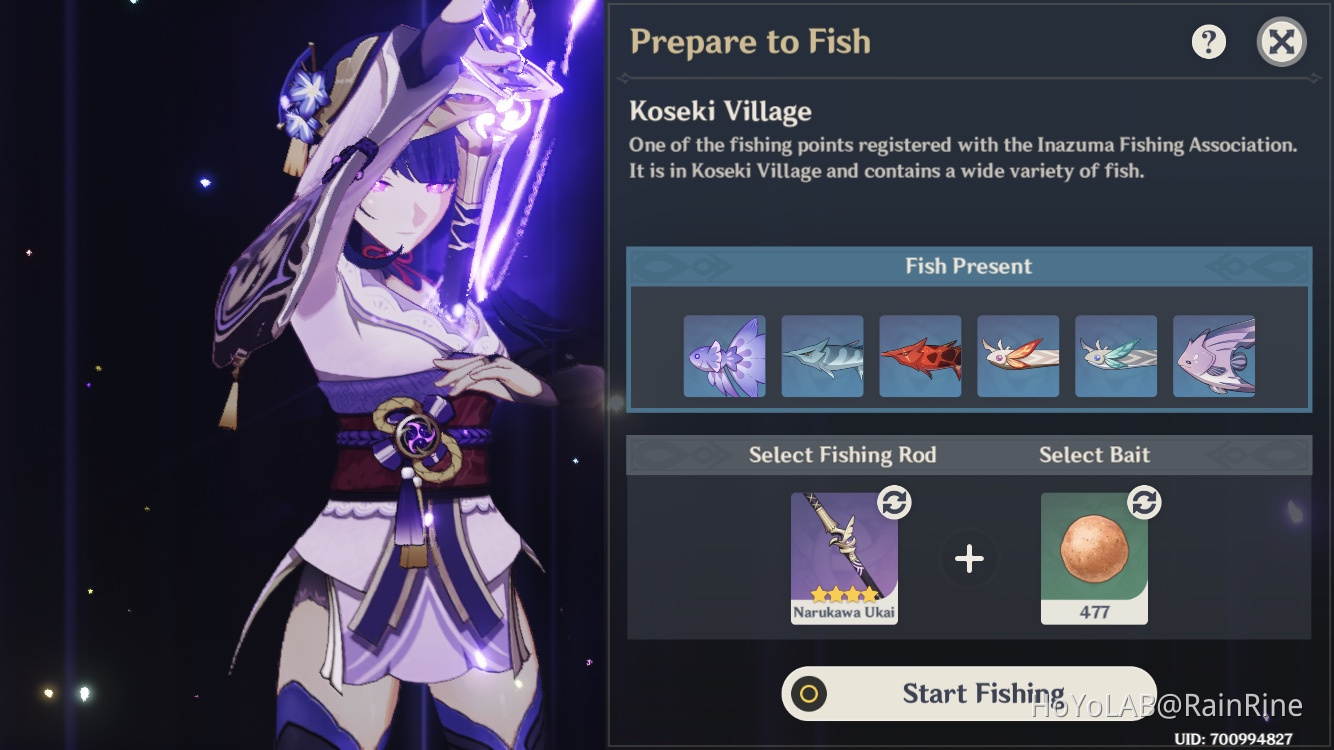The height and width of the screenshot is (750, 1334).
Task: Select the pink angelfish, last in row
Action: coord(1213,354)
